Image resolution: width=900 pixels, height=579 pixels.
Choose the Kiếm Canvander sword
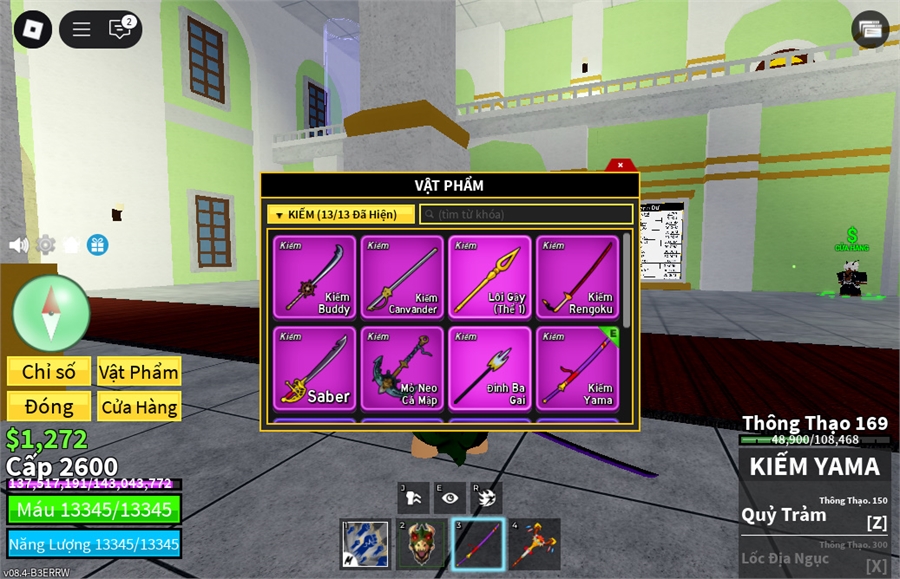click(x=402, y=277)
